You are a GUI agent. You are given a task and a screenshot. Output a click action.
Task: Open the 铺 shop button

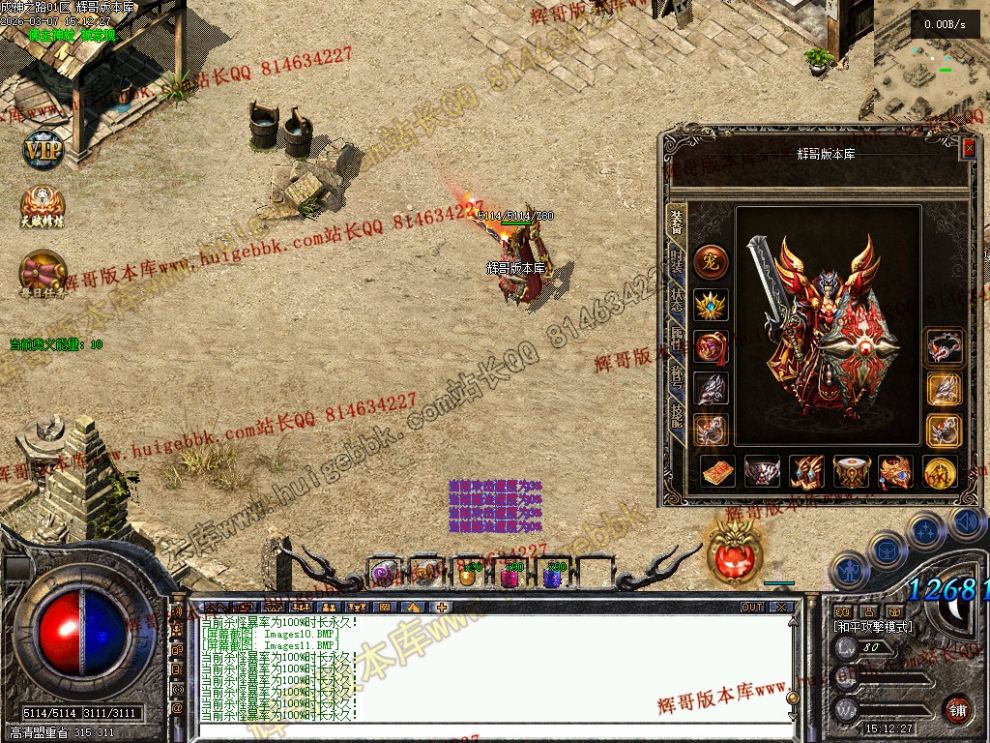(x=957, y=708)
